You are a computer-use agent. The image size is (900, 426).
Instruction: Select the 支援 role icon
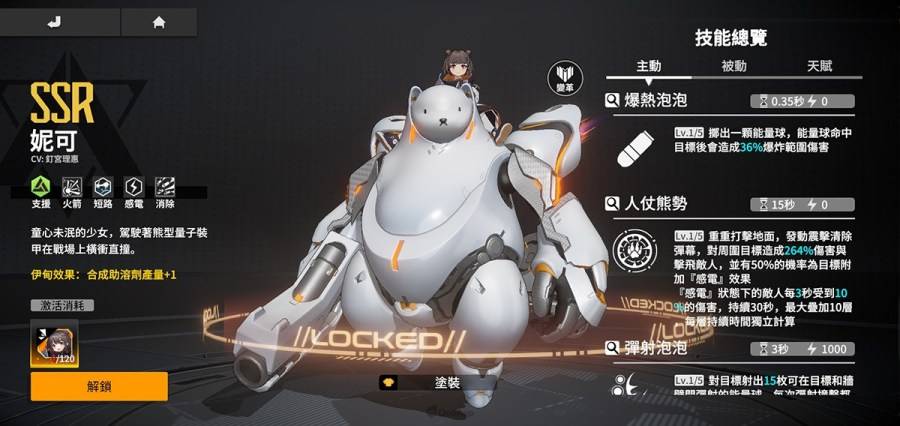(41, 186)
